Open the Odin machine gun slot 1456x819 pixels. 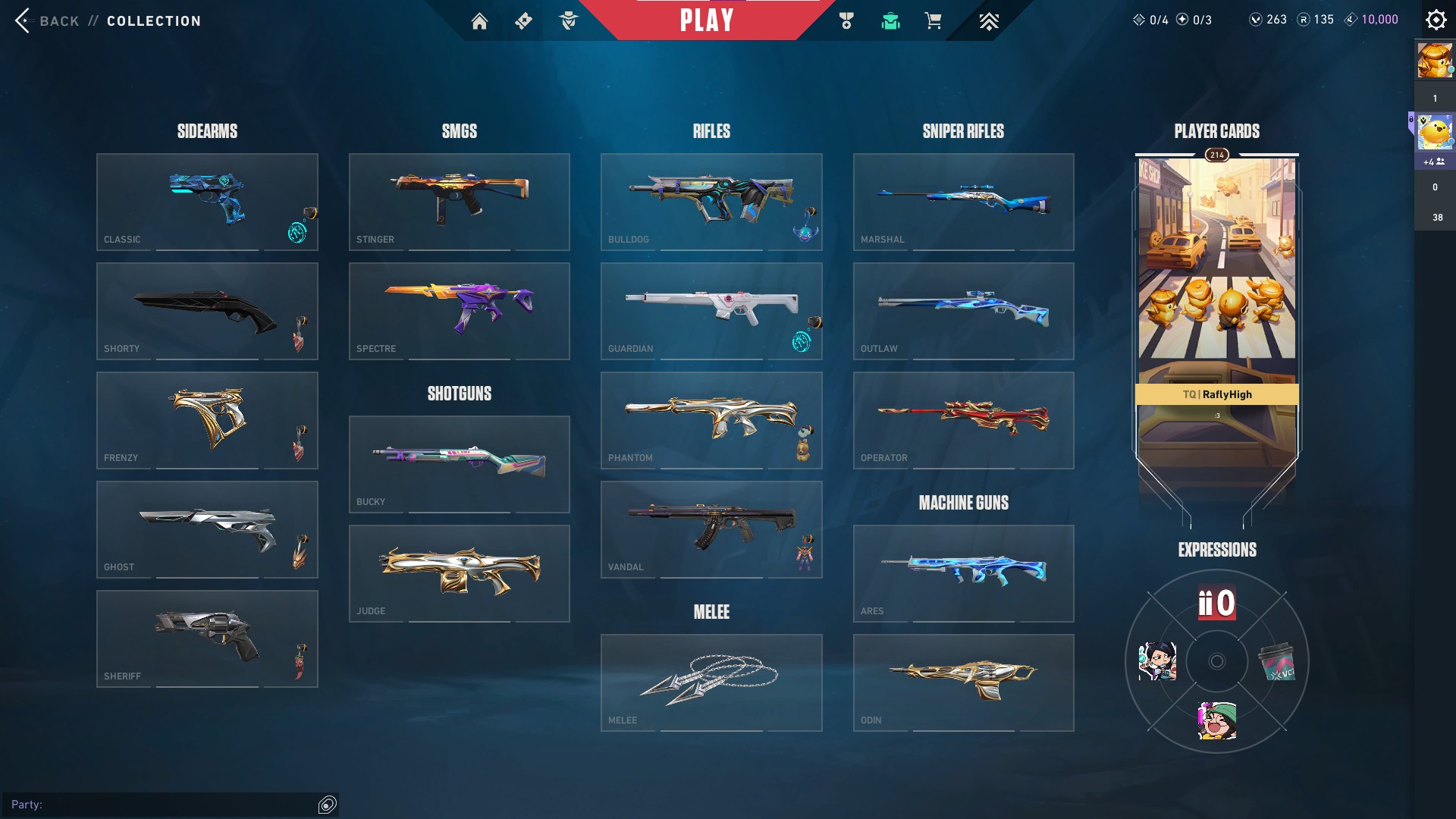(963, 682)
